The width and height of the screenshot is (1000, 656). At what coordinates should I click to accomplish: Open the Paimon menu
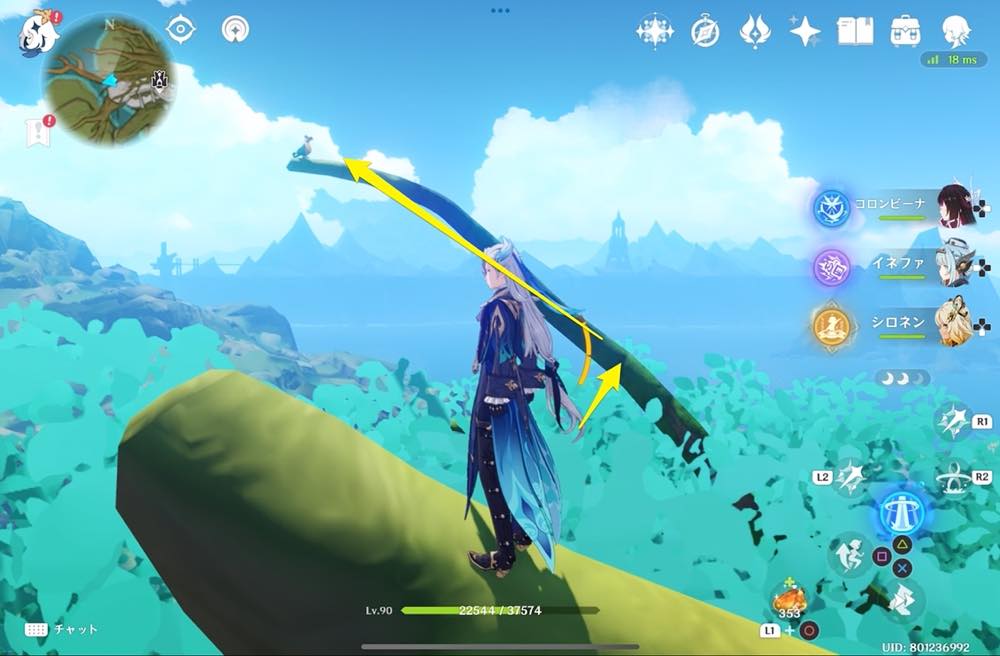point(39,33)
